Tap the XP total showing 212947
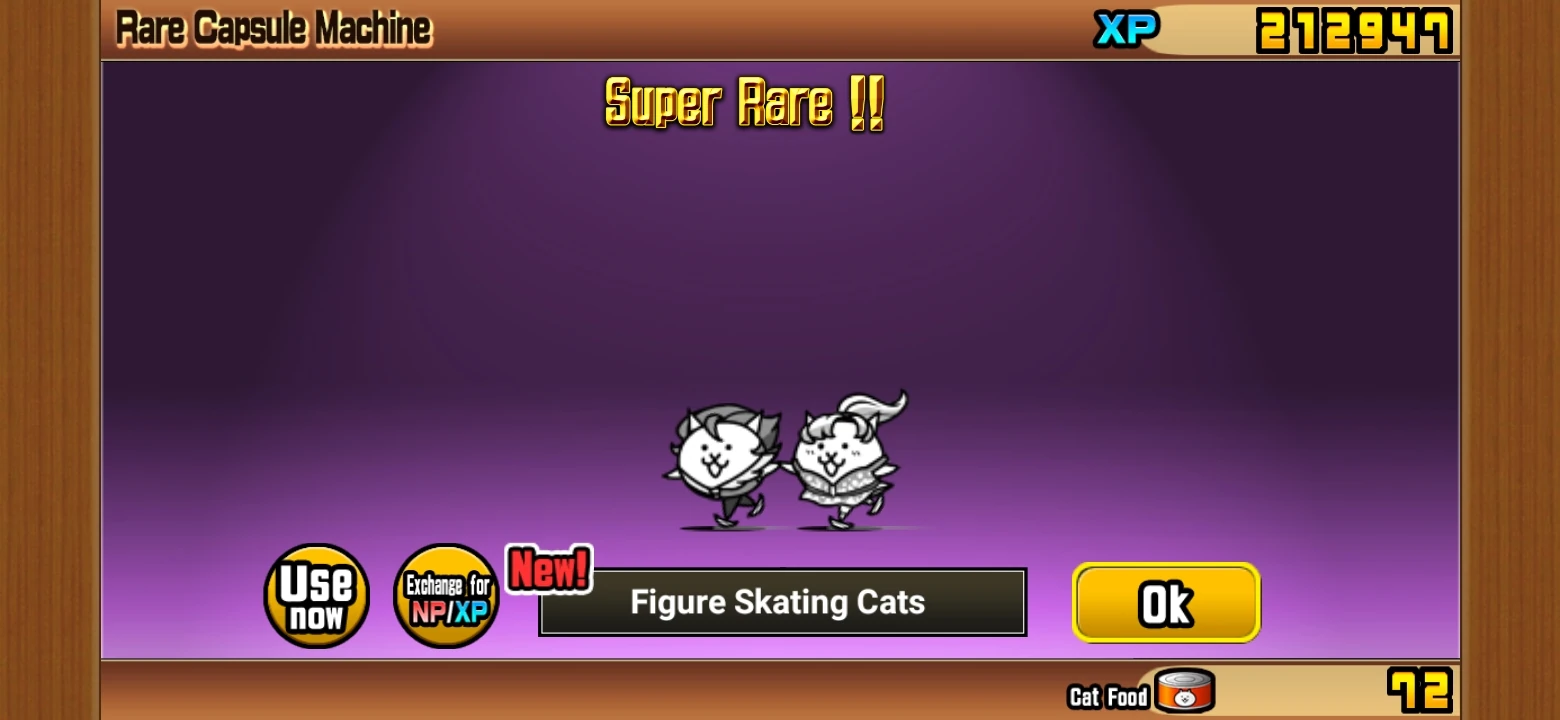The height and width of the screenshot is (720, 1560). tap(1354, 29)
